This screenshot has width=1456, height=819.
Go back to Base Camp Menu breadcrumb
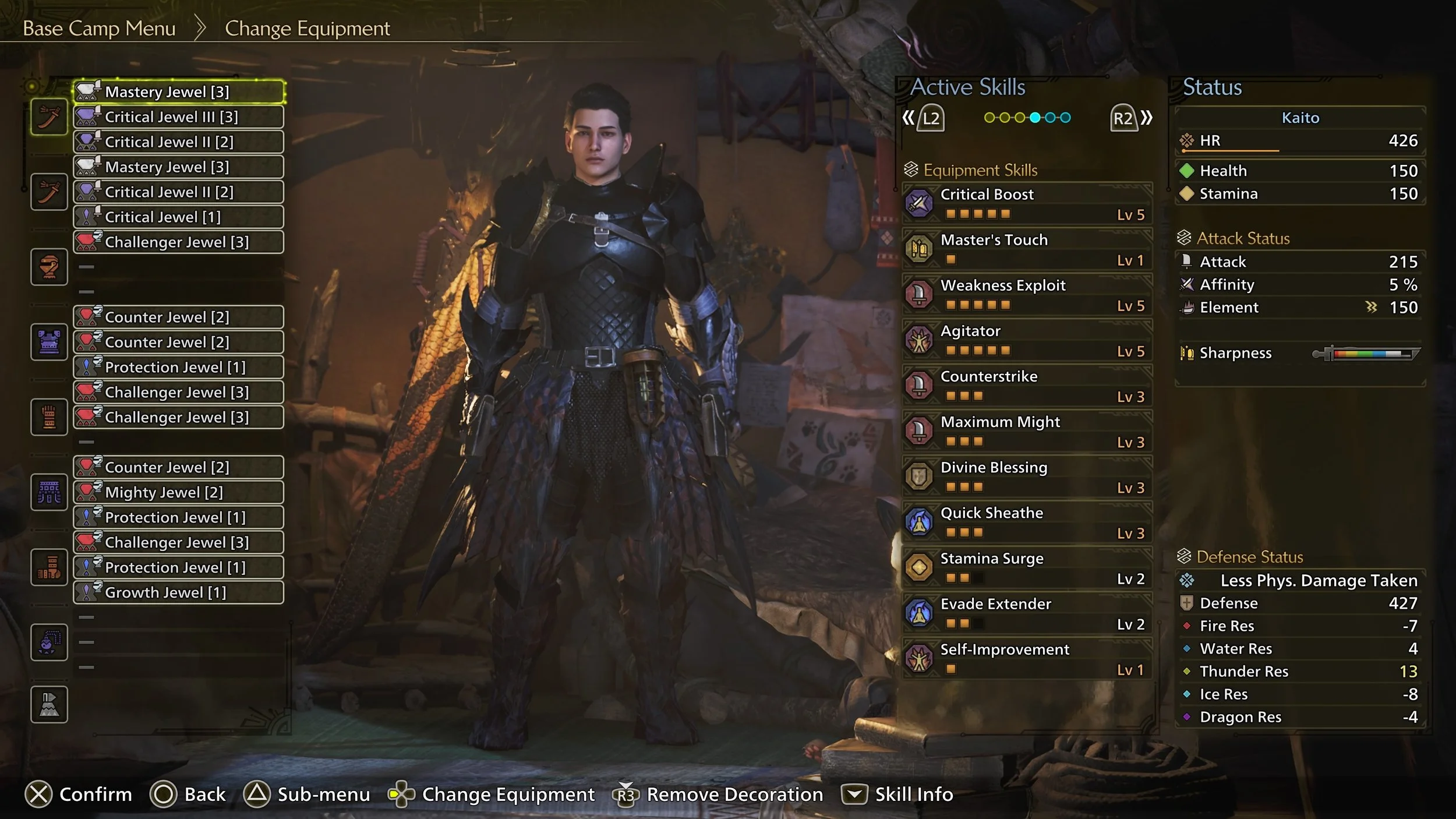pyautogui.click(x=99, y=29)
